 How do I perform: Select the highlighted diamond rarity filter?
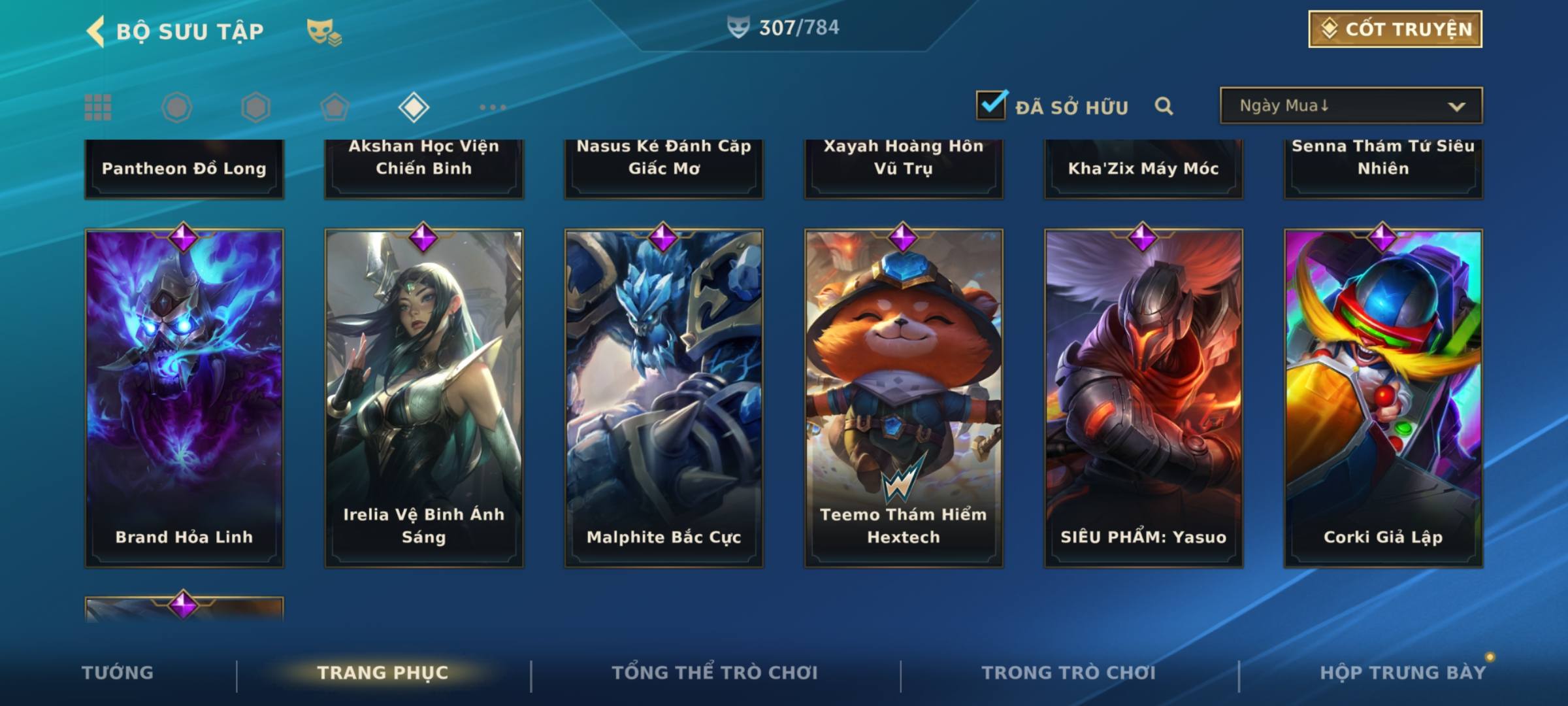coord(414,107)
